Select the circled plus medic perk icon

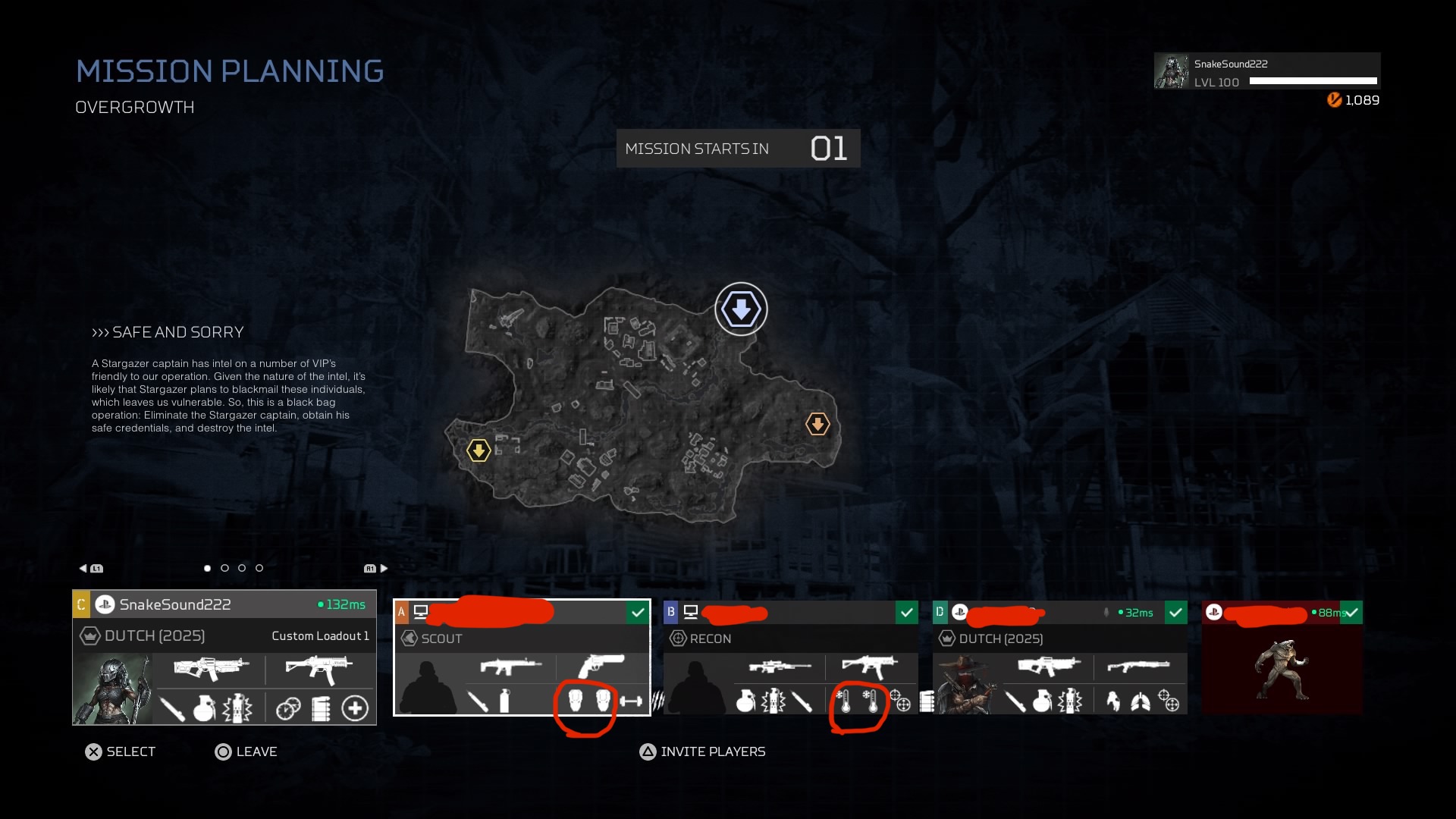[355, 708]
